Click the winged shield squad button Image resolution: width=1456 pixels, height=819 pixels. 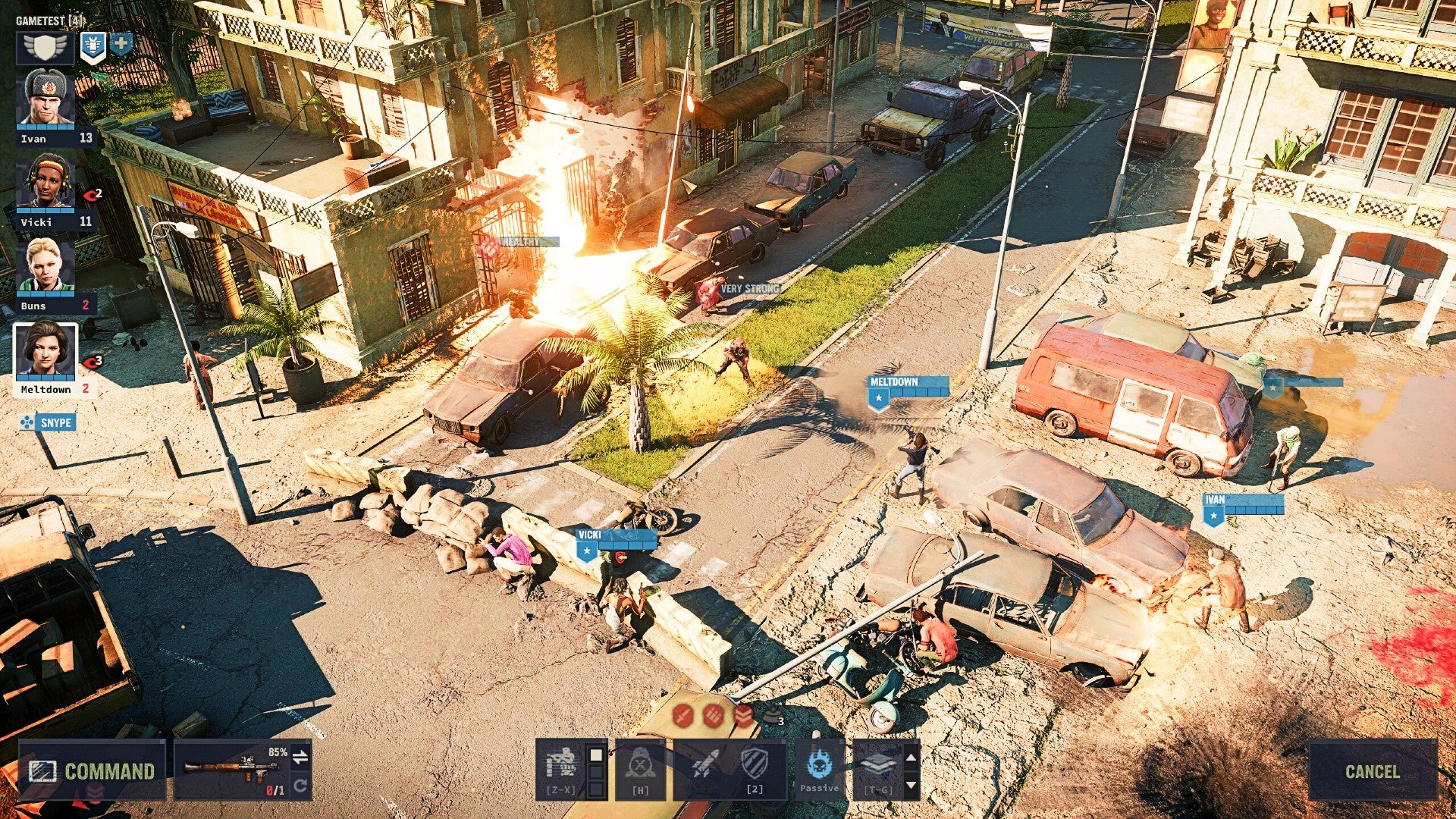point(45,48)
